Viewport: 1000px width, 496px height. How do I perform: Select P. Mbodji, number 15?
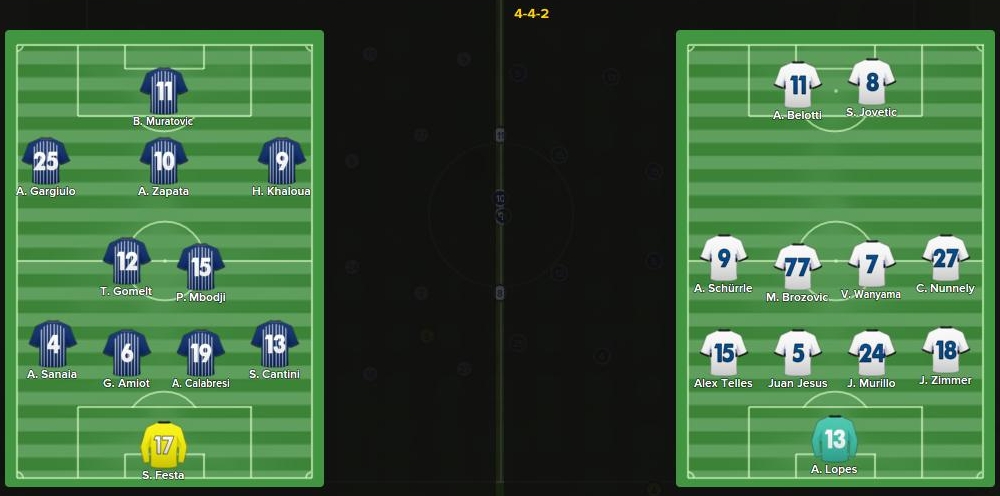pos(201,268)
